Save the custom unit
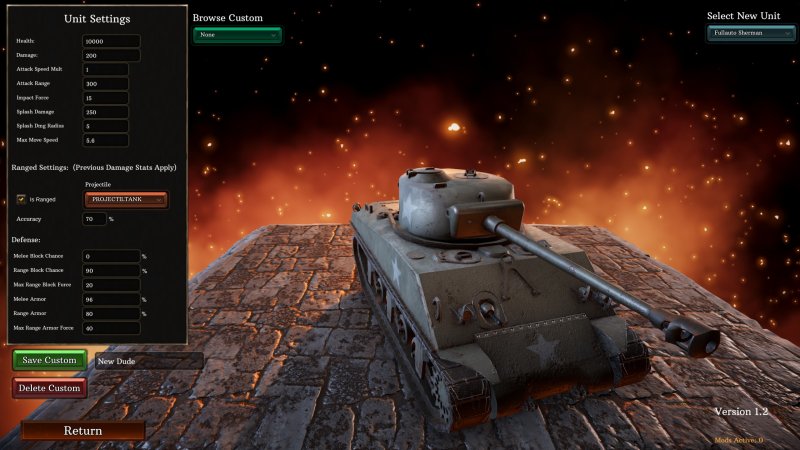 tap(49, 360)
